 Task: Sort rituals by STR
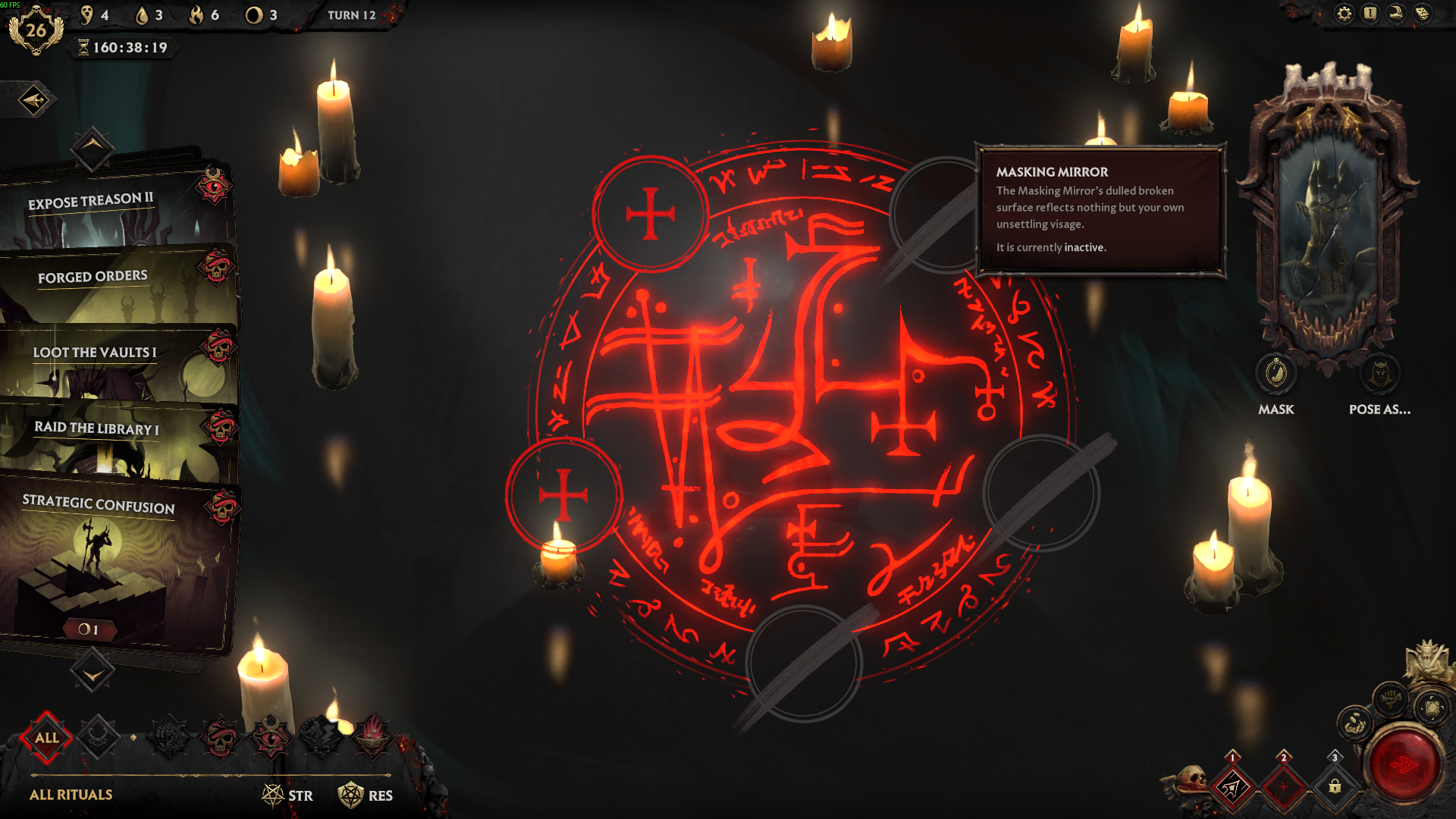pos(288,795)
